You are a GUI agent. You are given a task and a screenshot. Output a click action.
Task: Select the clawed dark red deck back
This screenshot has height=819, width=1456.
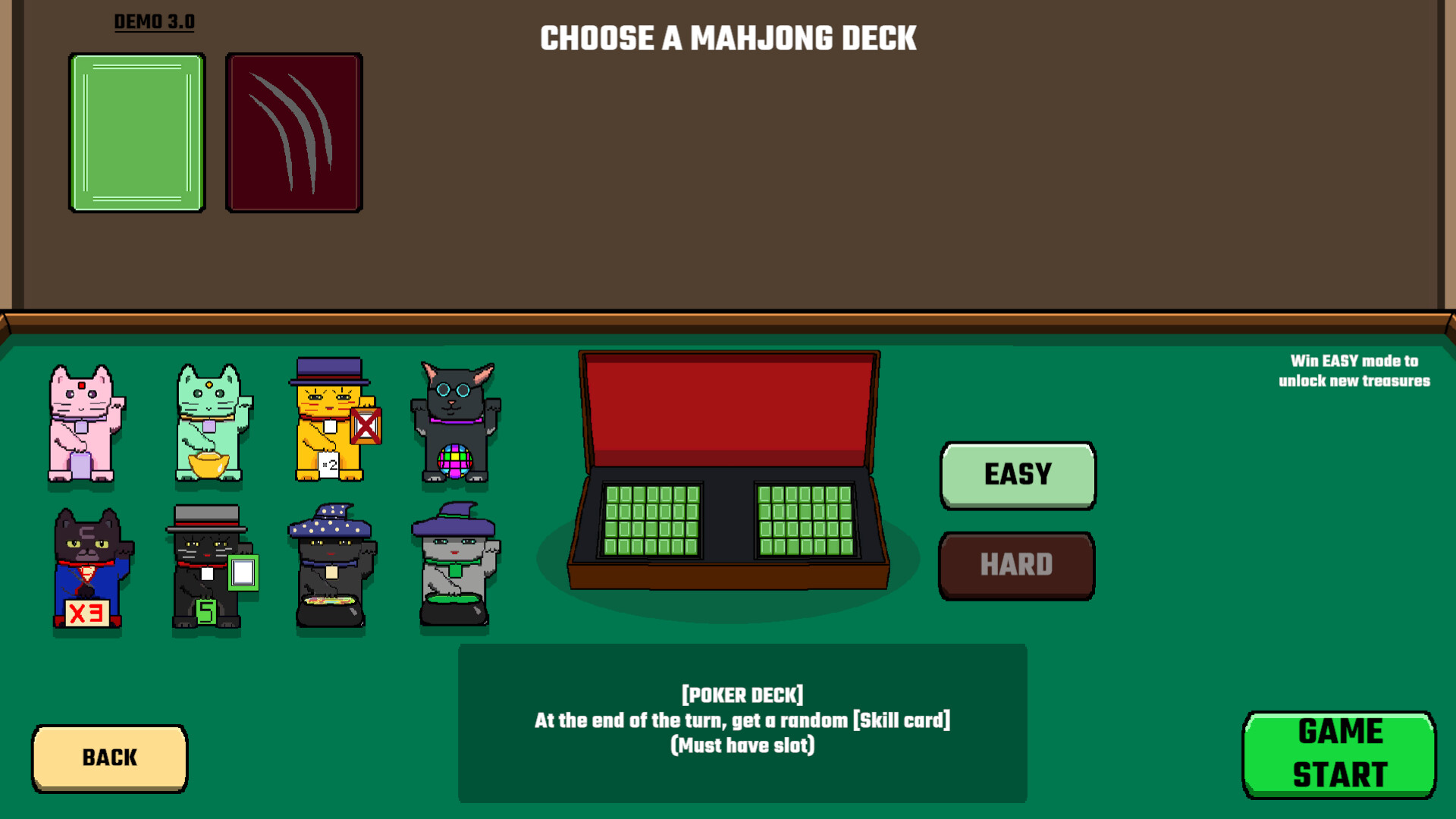(x=293, y=131)
